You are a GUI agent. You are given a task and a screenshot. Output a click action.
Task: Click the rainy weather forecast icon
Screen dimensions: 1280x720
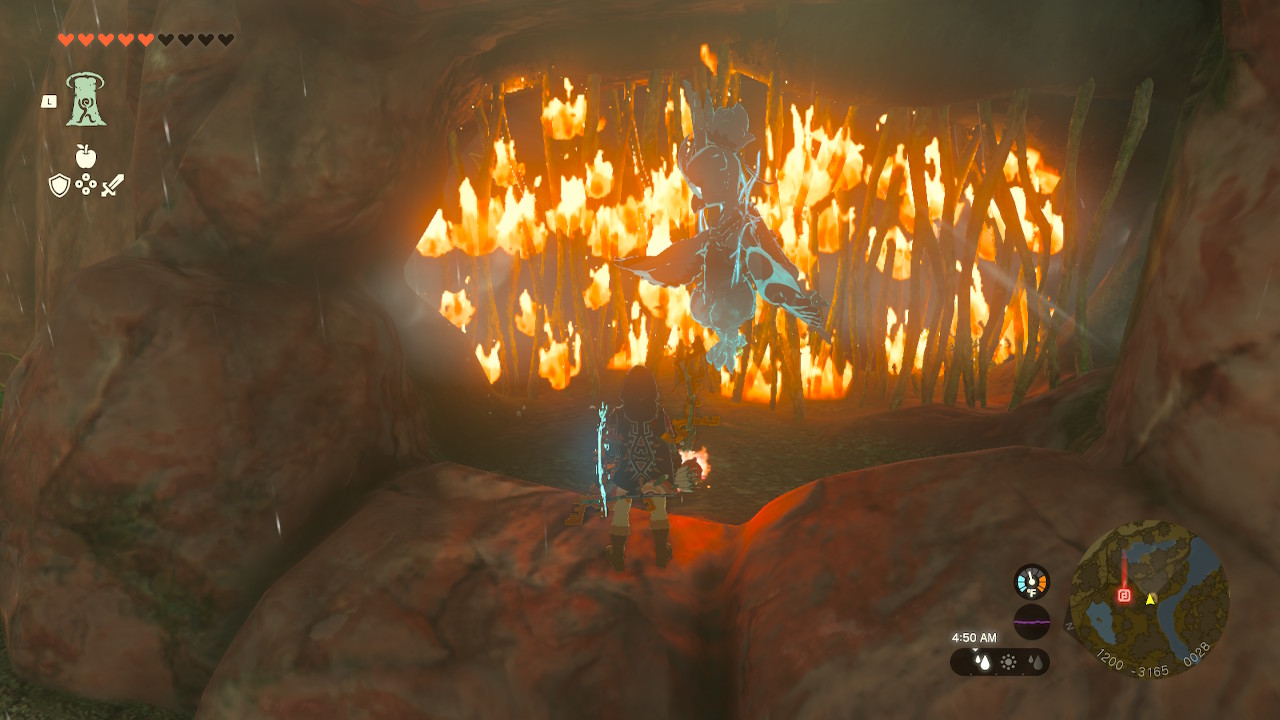984,660
